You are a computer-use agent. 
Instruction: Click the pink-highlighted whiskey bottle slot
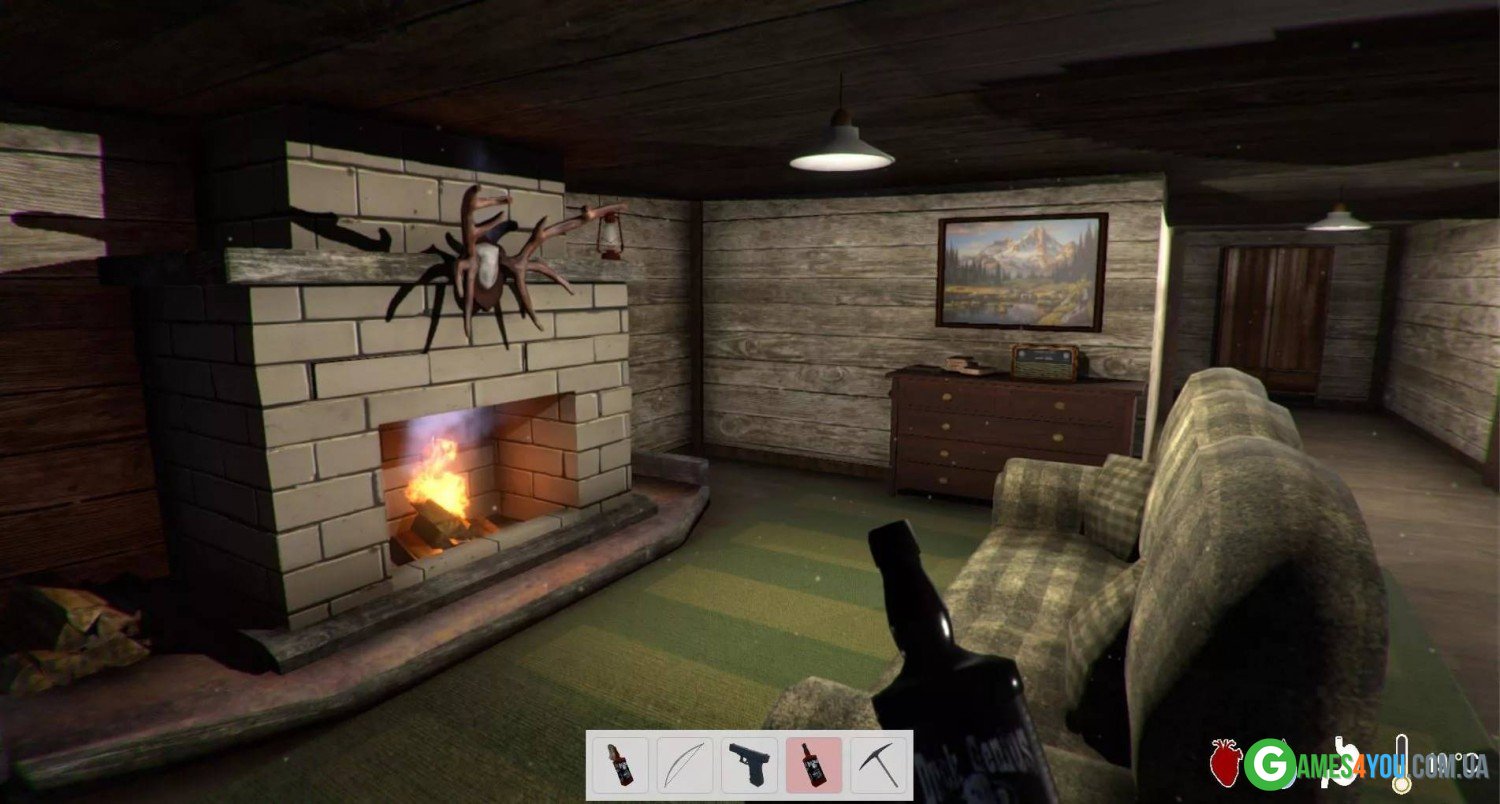point(814,765)
